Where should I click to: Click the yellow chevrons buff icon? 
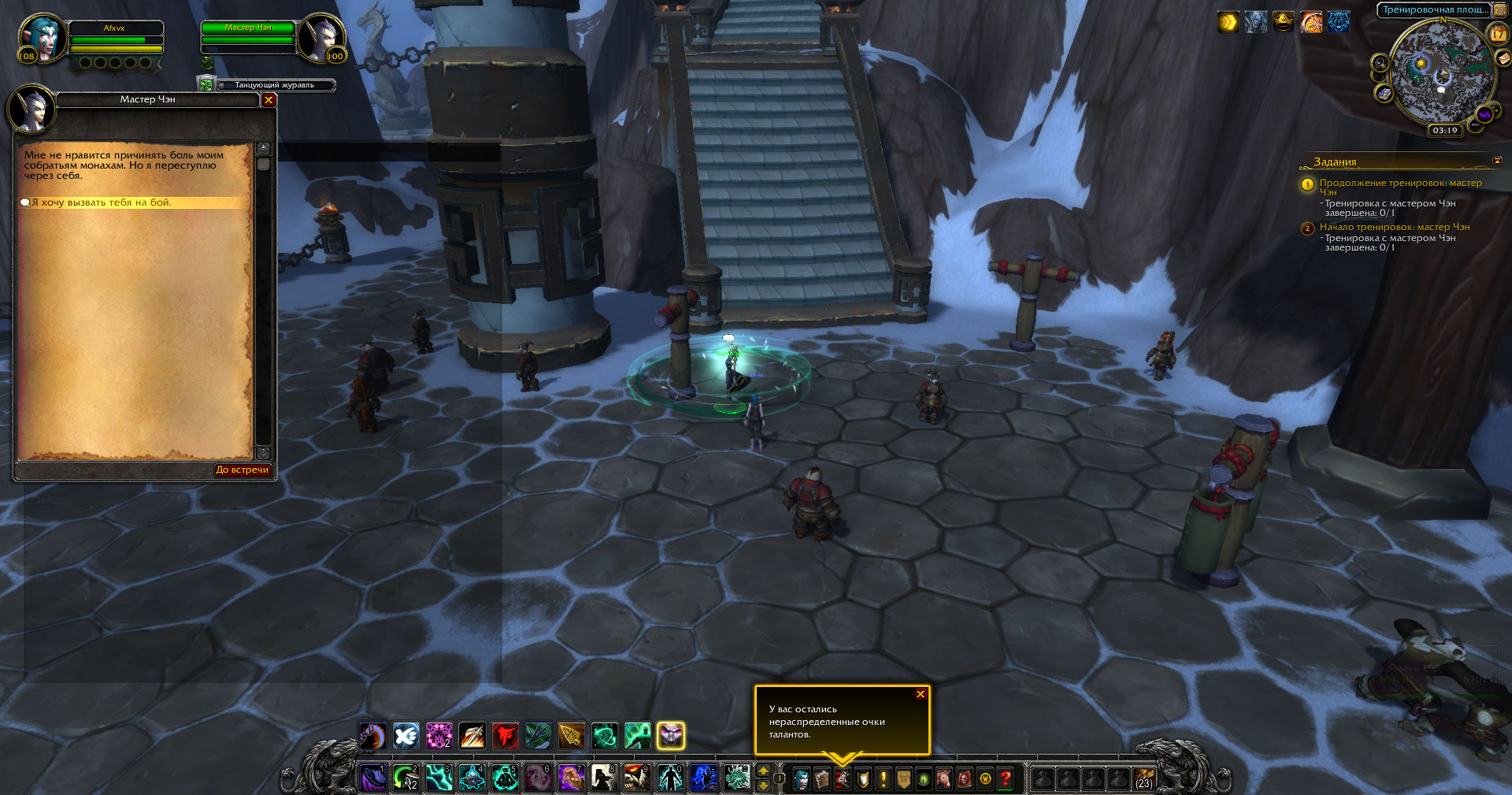click(x=1228, y=22)
